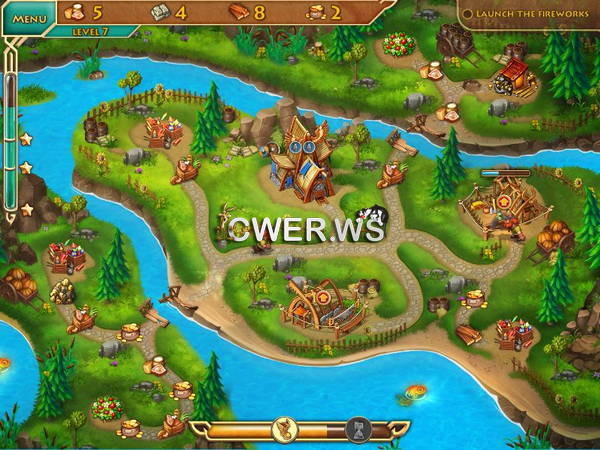Select the Launch the Fireworks objective
The image size is (600, 450).
coord(528,13)
